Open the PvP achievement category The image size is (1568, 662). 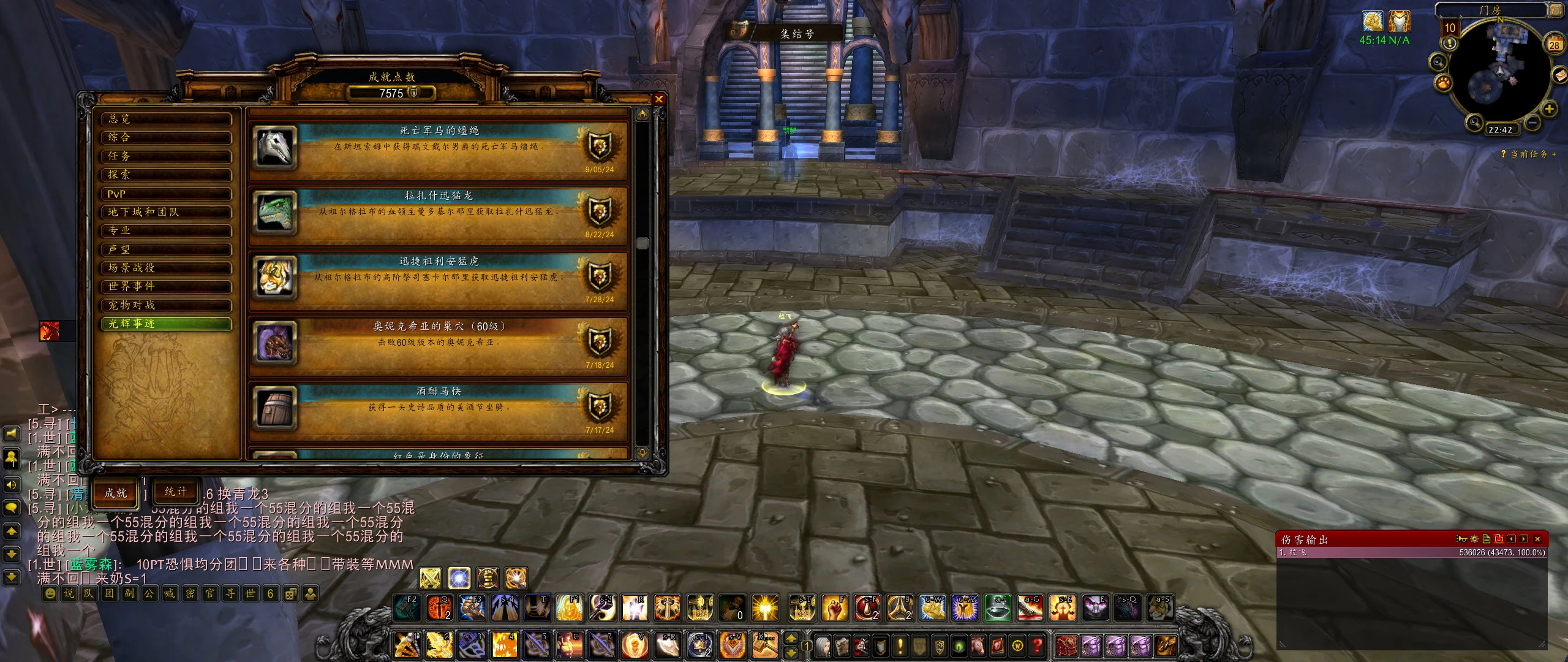click(166, 194)
